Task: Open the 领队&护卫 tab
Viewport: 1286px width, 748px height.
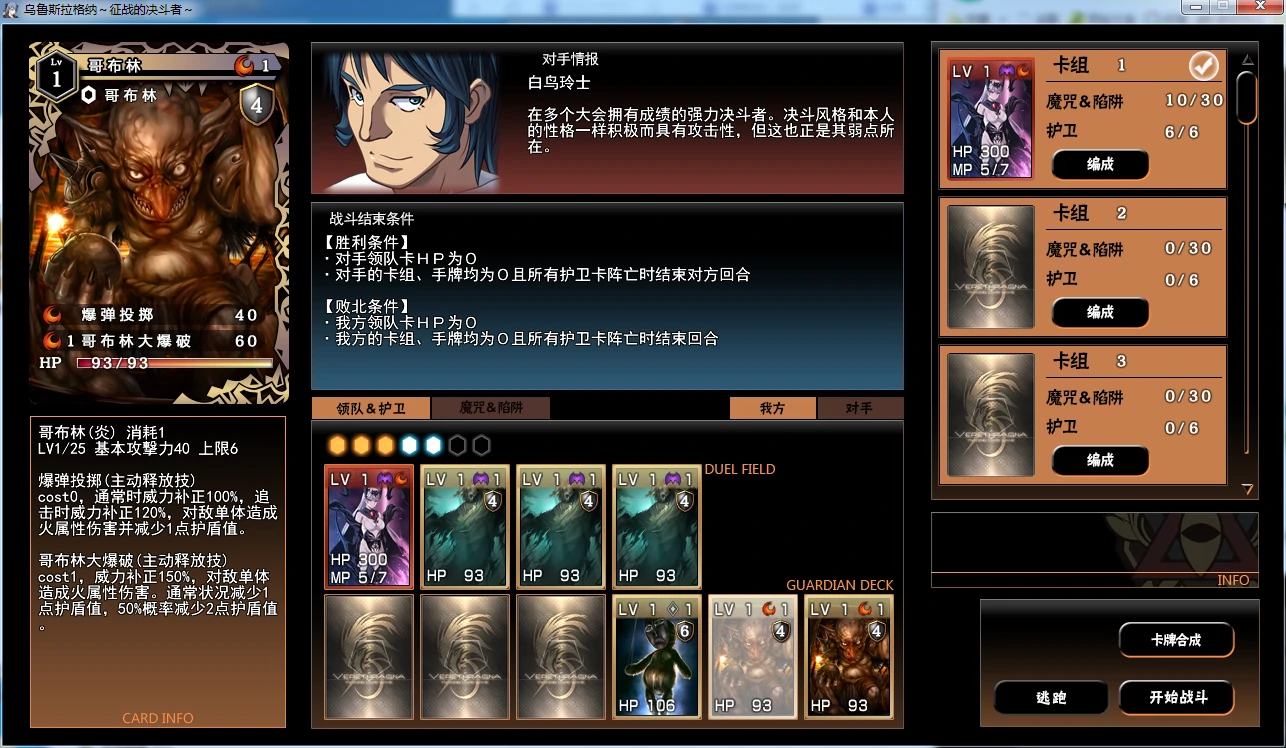Action: [370, 408]
